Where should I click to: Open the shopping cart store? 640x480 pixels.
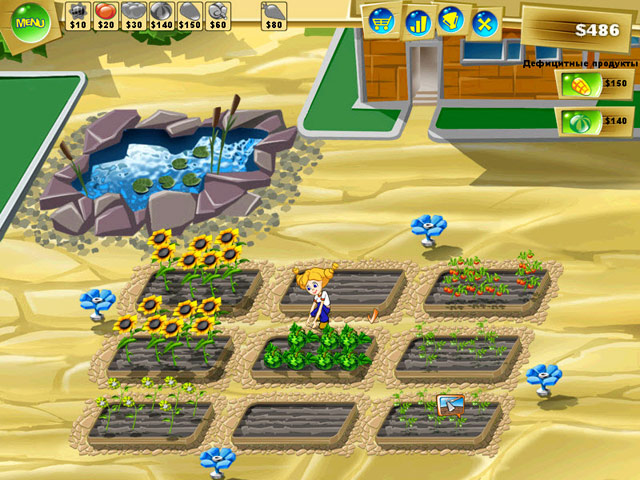coord(381,20)
